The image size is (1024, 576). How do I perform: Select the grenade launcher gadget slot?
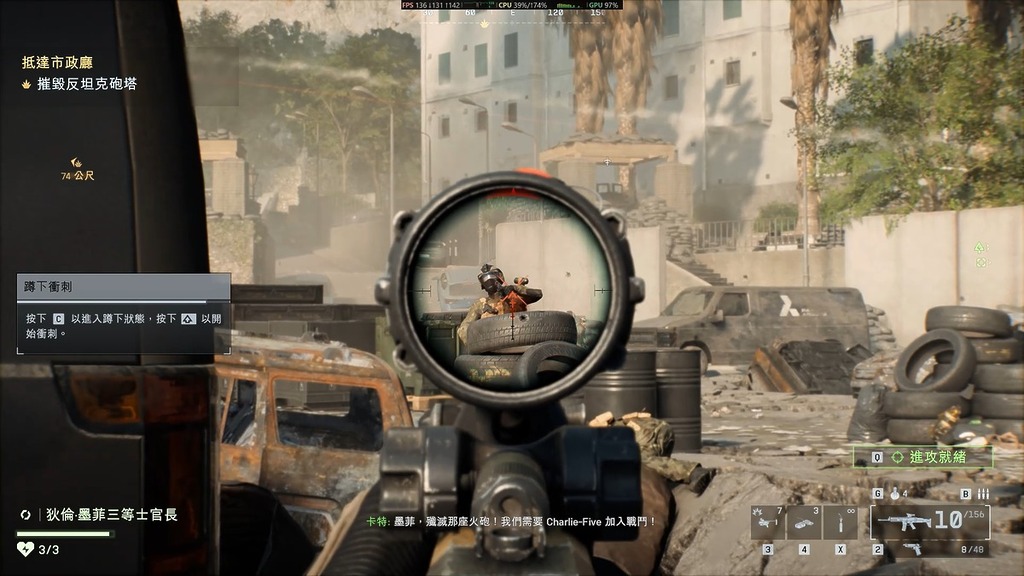767,522
